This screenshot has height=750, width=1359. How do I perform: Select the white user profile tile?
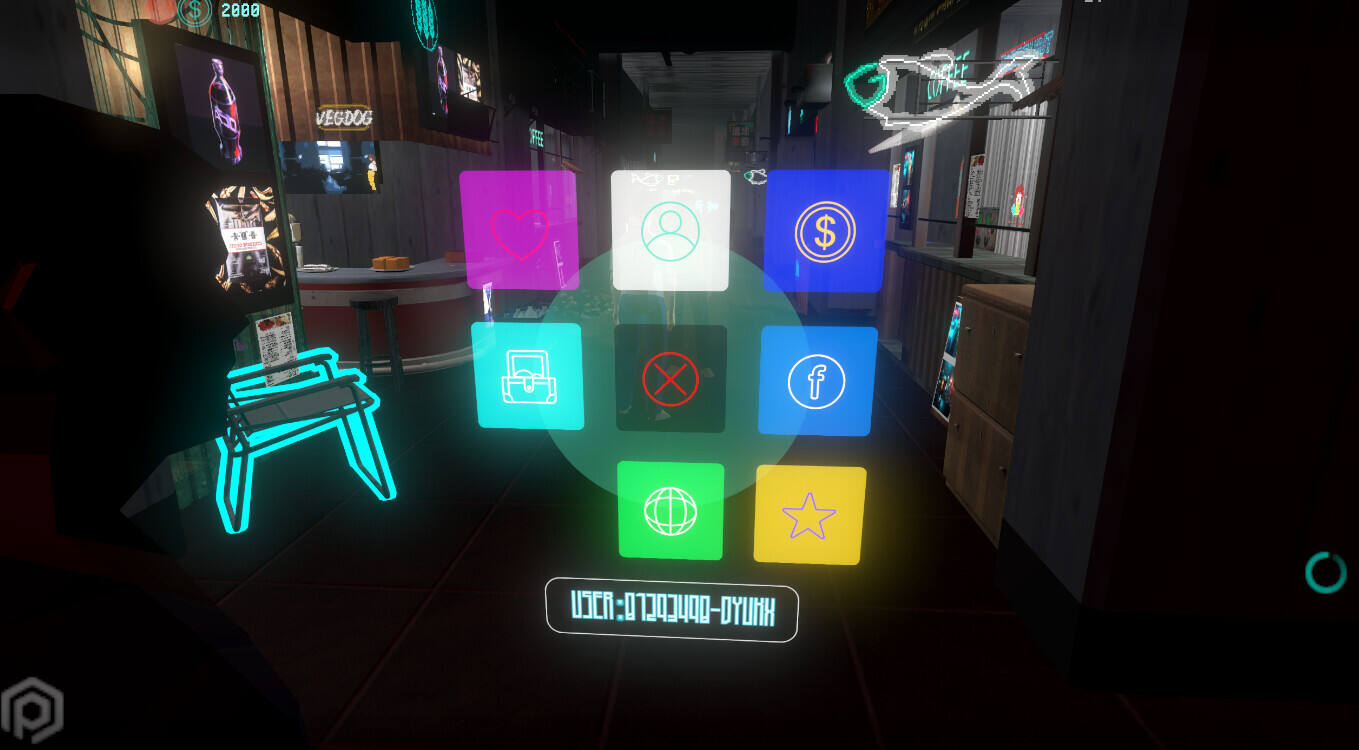(x=670, y=231)
